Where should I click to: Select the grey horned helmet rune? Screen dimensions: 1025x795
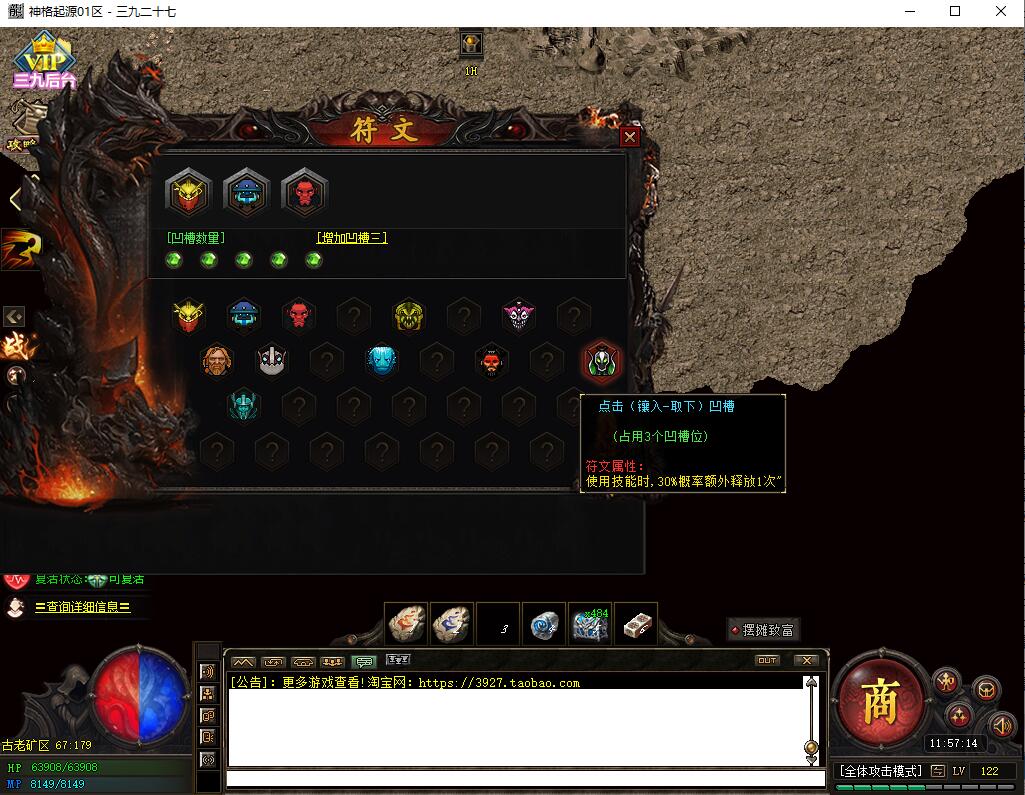tap(272, 361)
